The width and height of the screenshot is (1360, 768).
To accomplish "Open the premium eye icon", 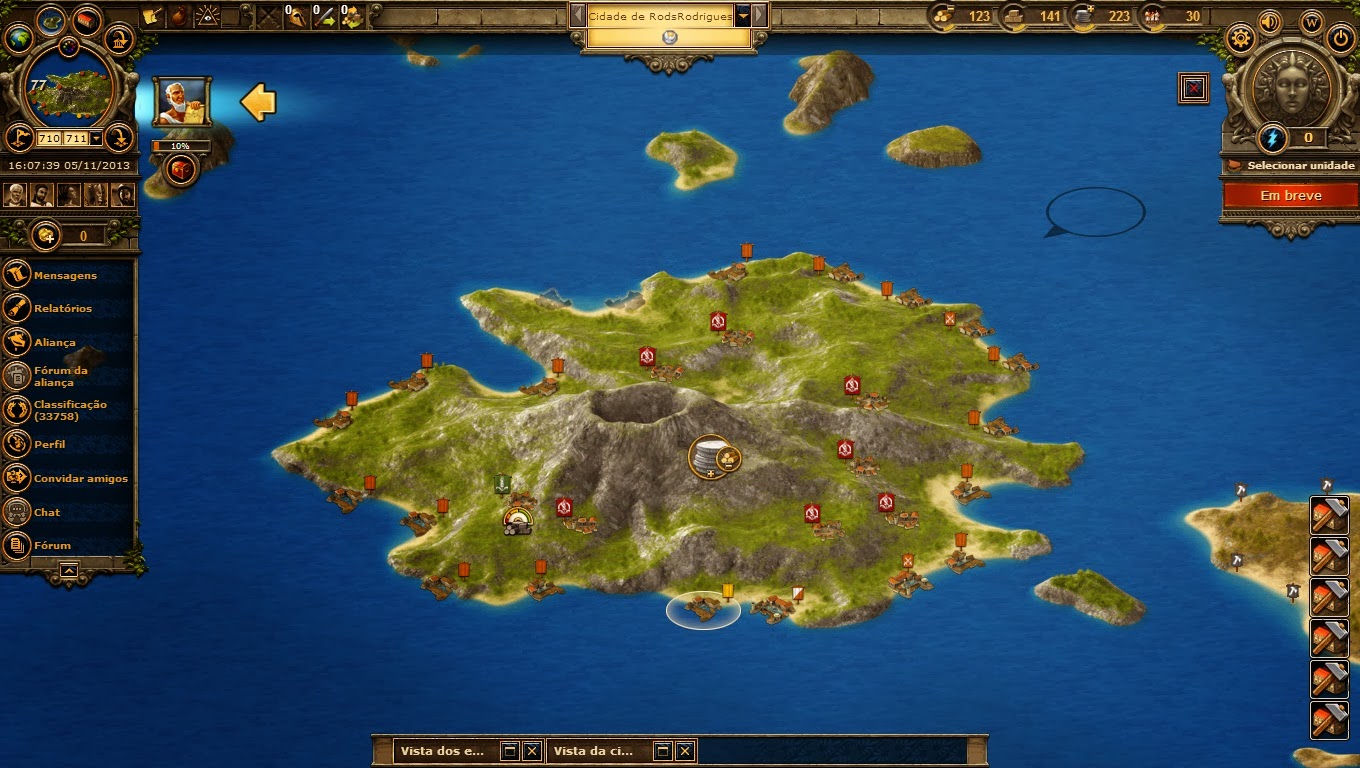I will [x=209, y=16].
